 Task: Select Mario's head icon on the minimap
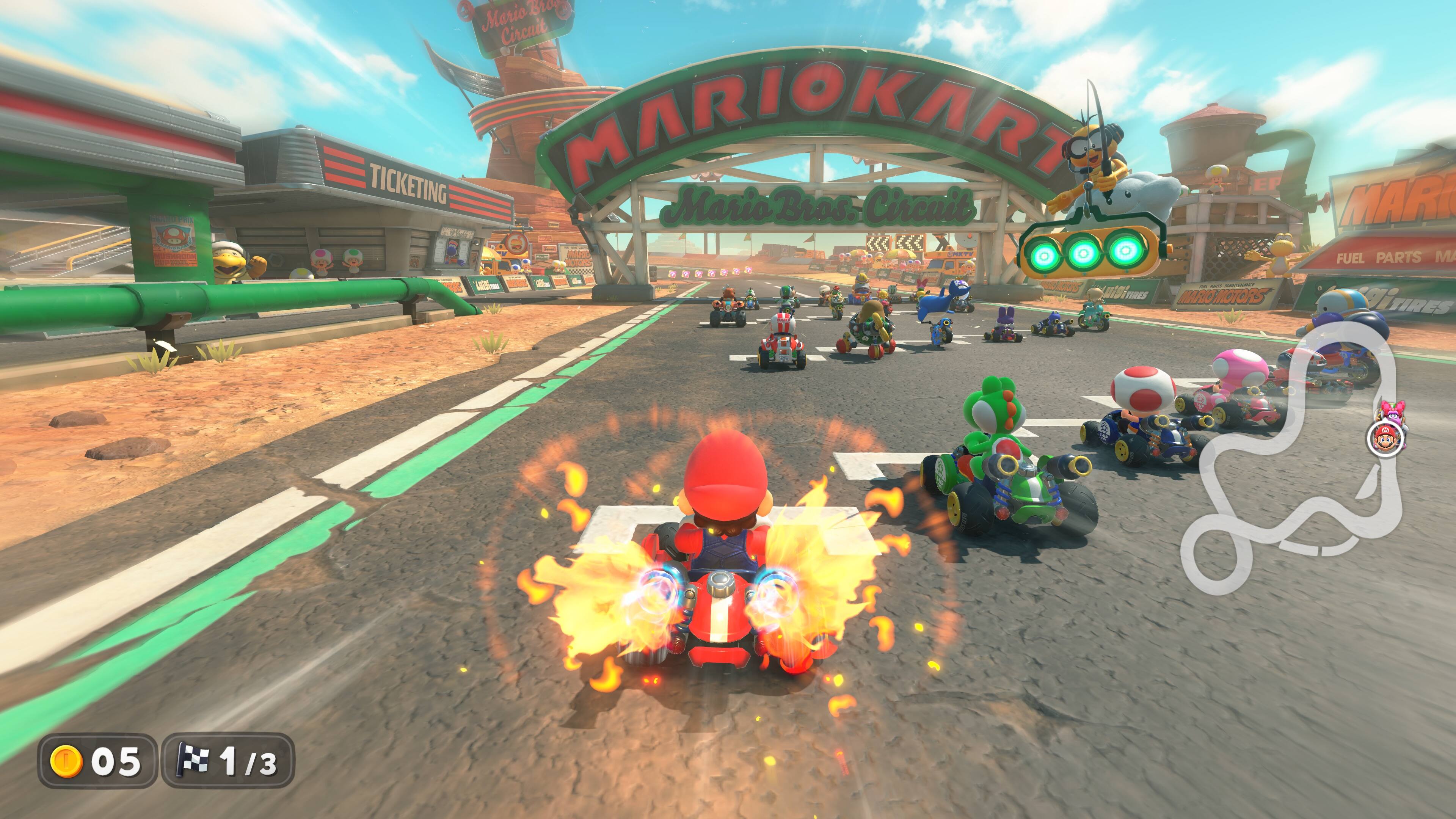(x=1385, y=439)
